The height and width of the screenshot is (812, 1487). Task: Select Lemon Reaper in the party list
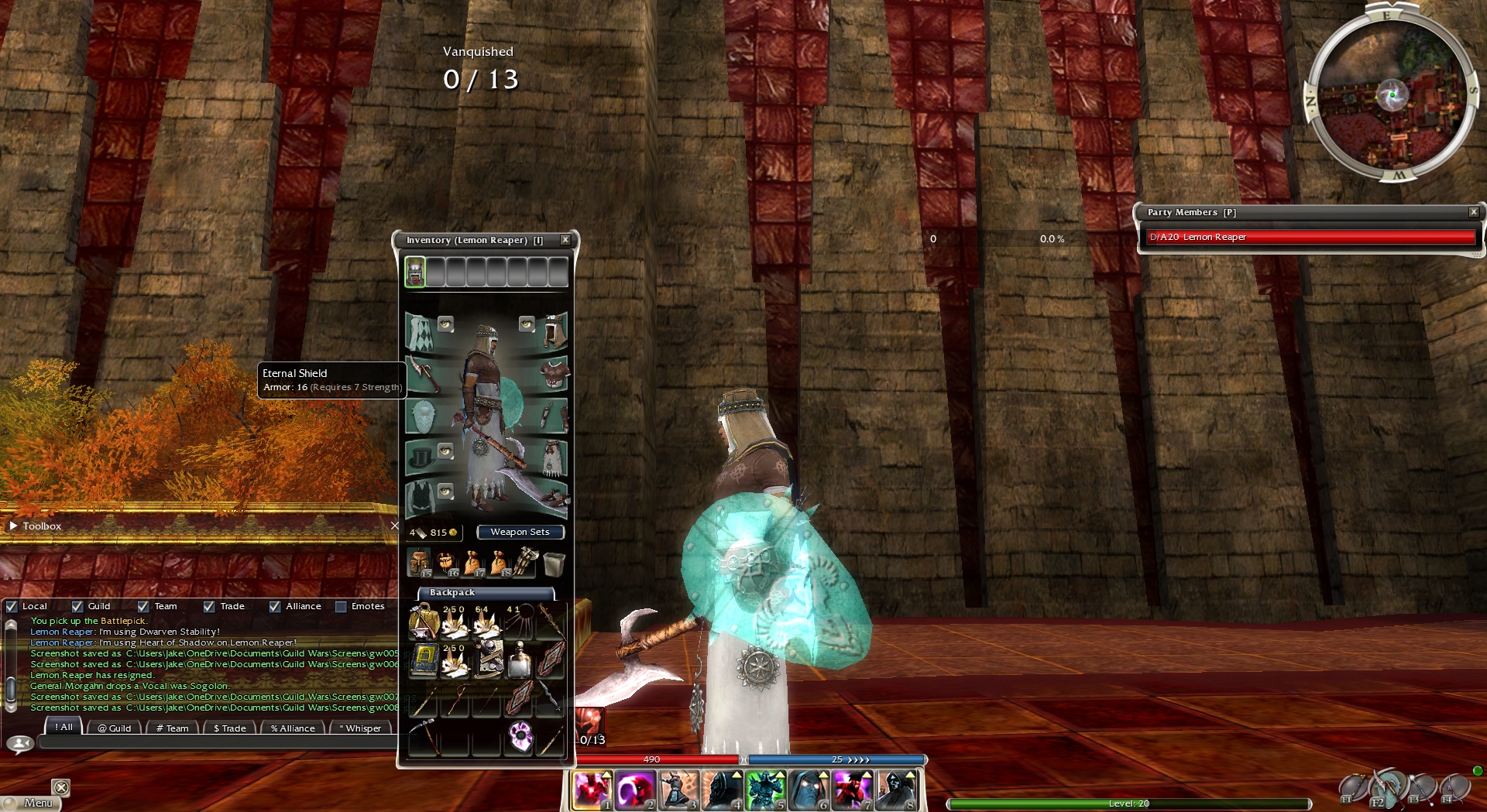(1310, 237)
